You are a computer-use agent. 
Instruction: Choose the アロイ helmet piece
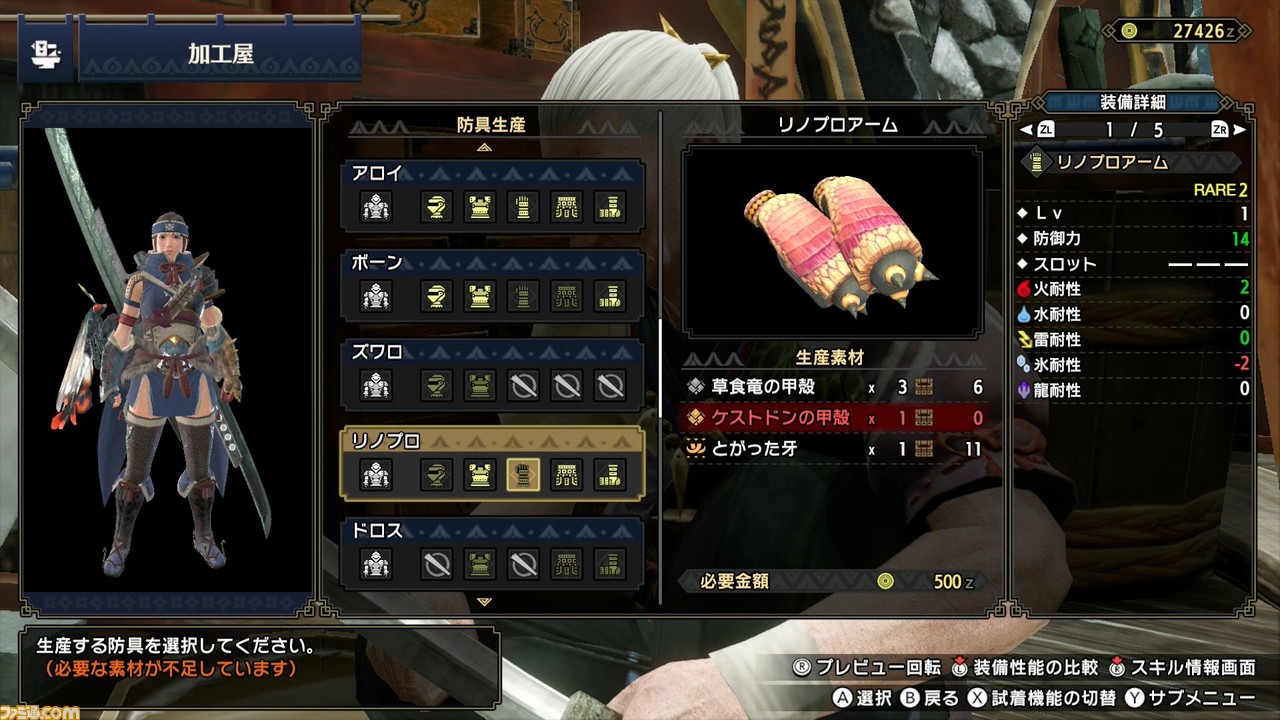point(434,207)
